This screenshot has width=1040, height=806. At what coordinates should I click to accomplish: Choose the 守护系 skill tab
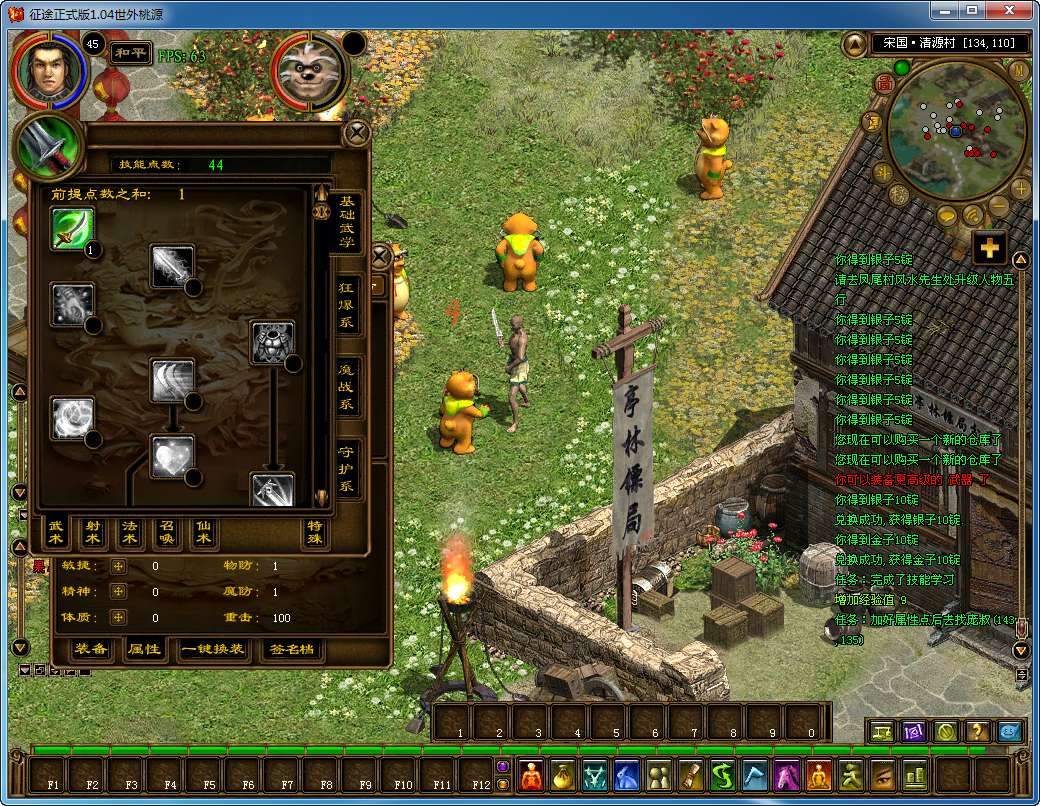tap(347, 468)
